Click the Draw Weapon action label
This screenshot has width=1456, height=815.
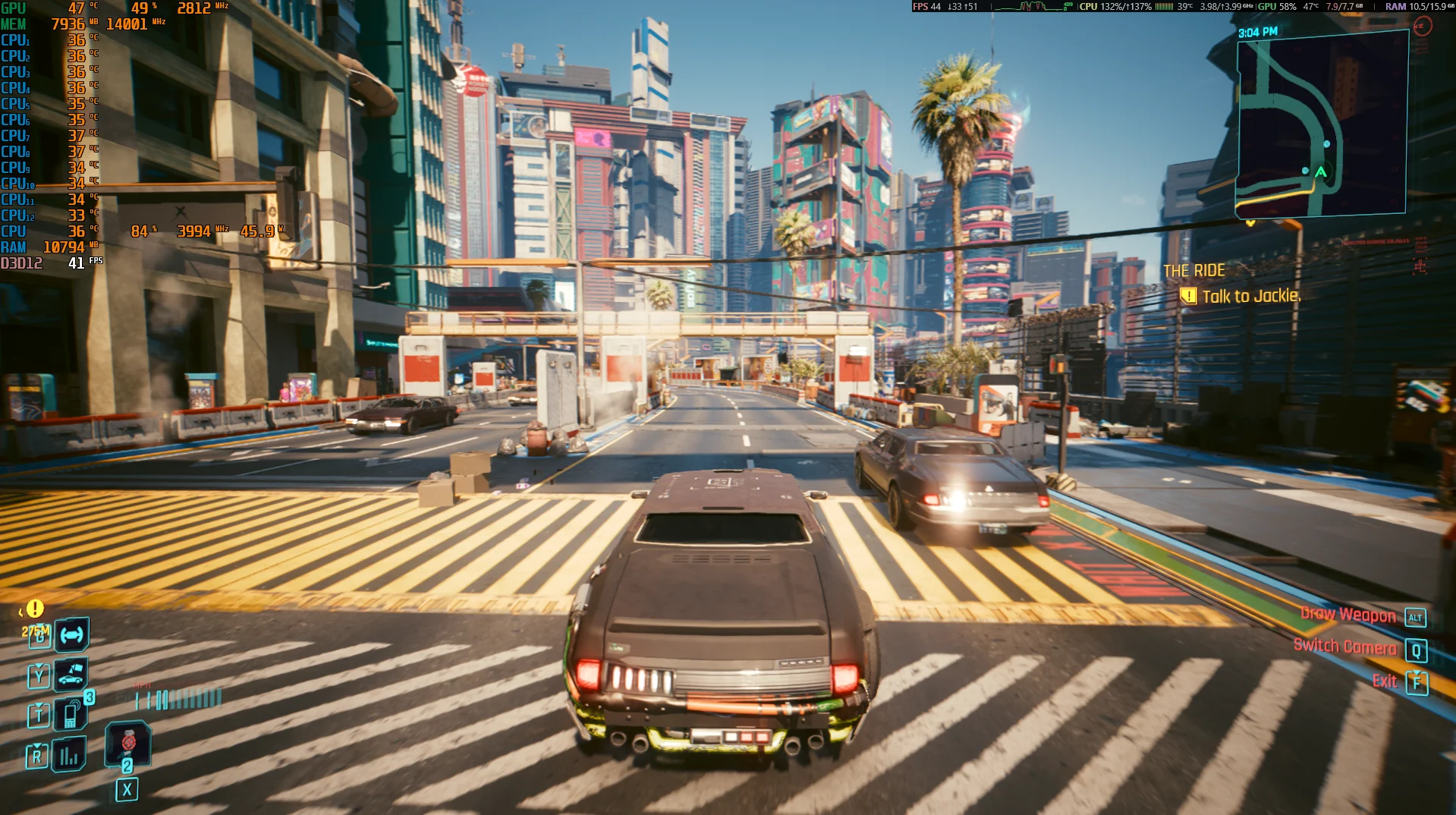pos(1348,615)
